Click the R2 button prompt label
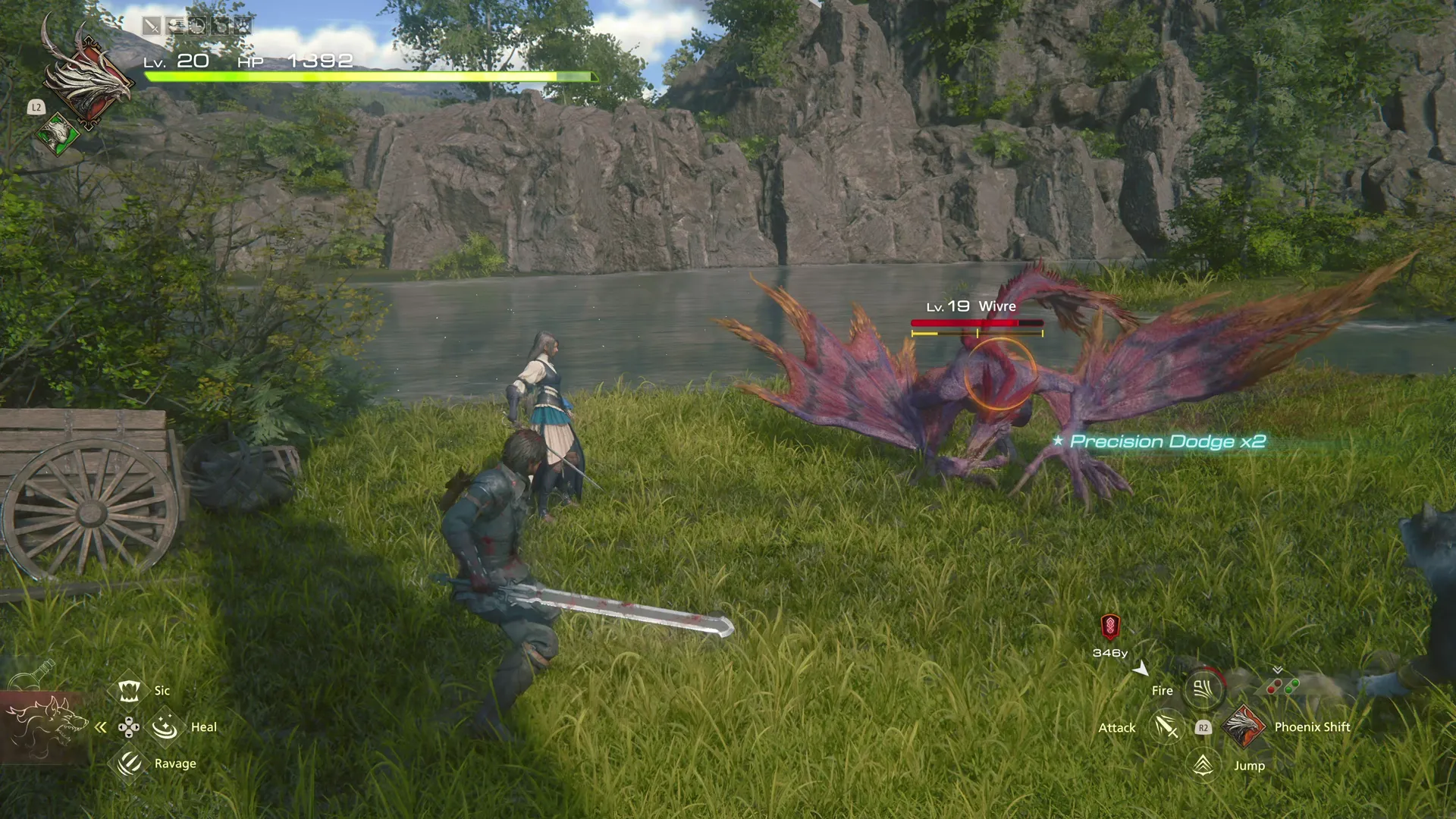The width and height of the screenshot is (1456, 819). (x=1203, y=726)
